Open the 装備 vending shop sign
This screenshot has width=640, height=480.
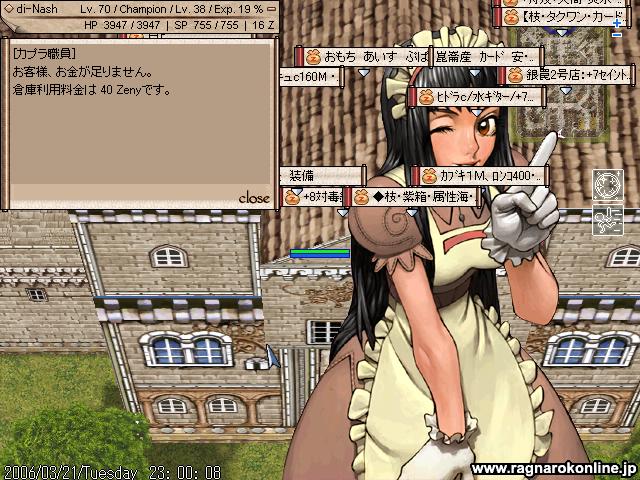tap(310, 176)
